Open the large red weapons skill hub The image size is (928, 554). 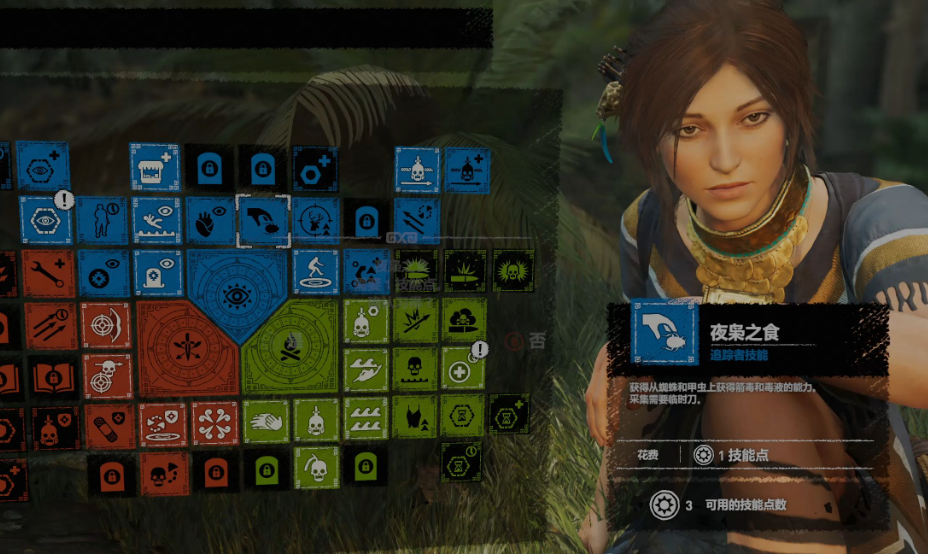pyautogui.click(x=186, y=346)
